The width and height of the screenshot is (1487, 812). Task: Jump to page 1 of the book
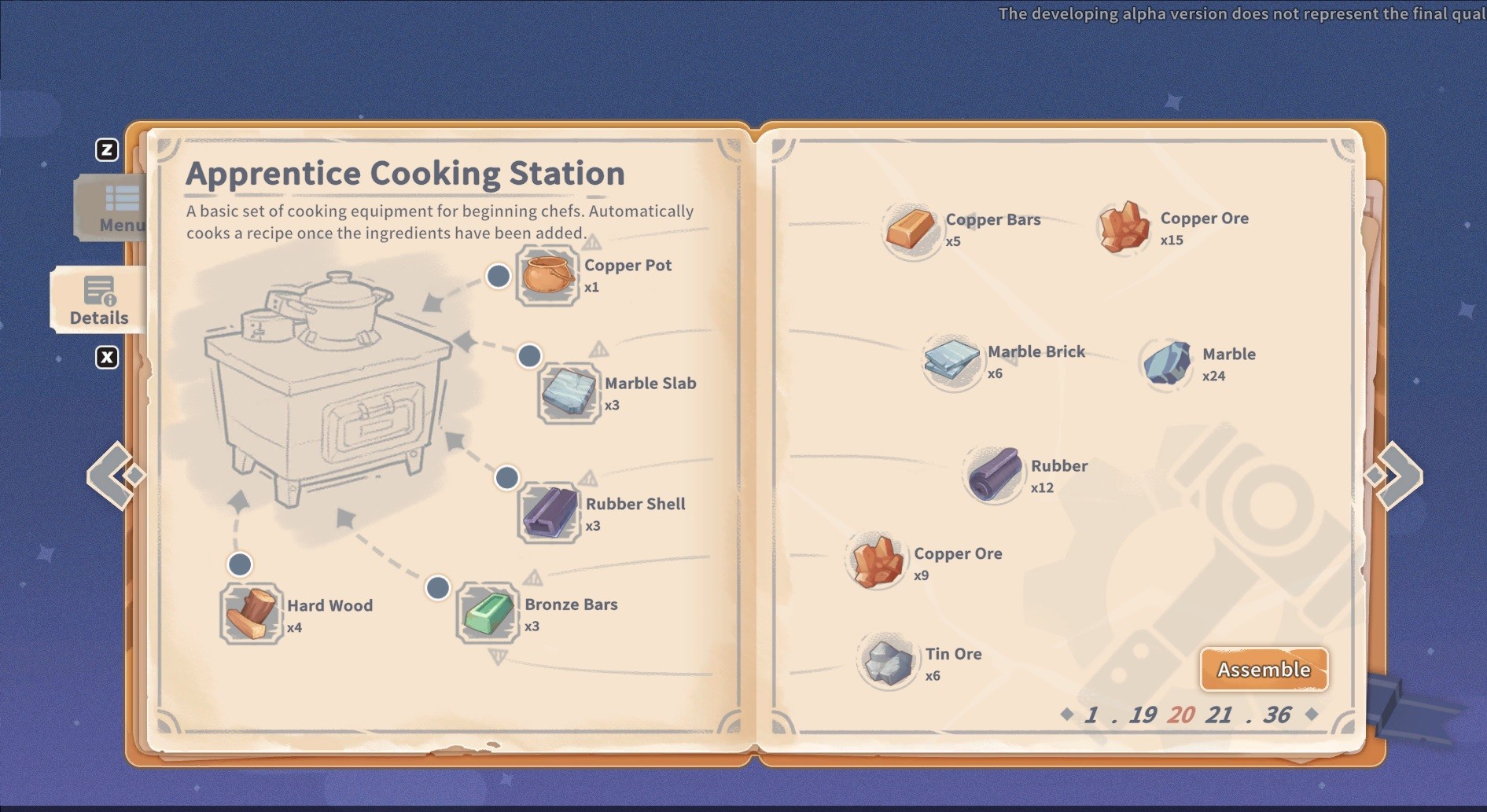pyautogui.click(x=1091, y=715)
